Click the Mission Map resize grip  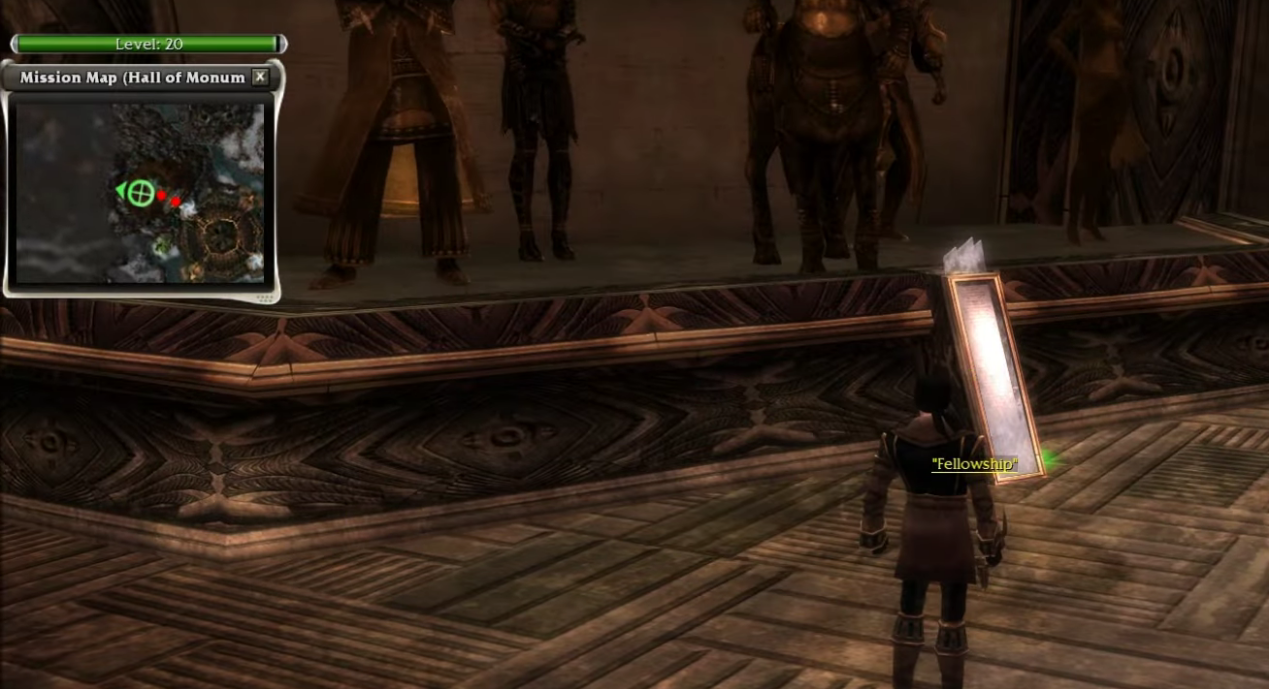[265, 297]
